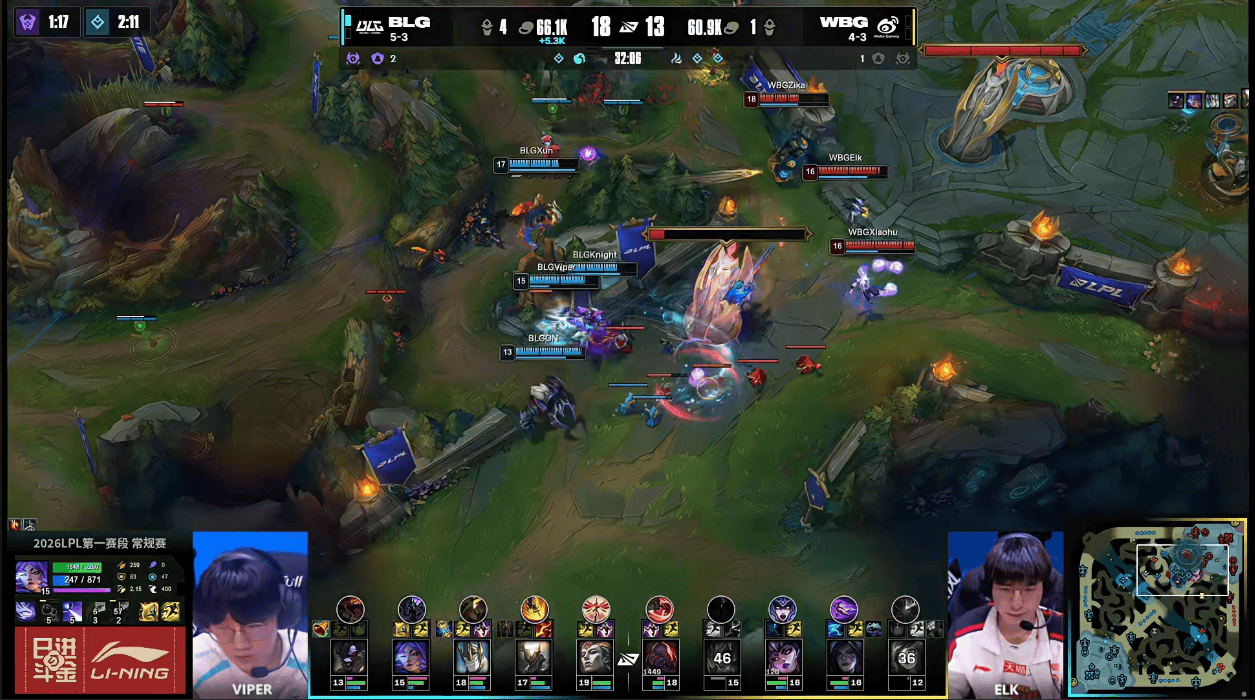Choose the level 17 champion portrait
The height and width of the screenshot is (700, 1255).
point(533,657)
